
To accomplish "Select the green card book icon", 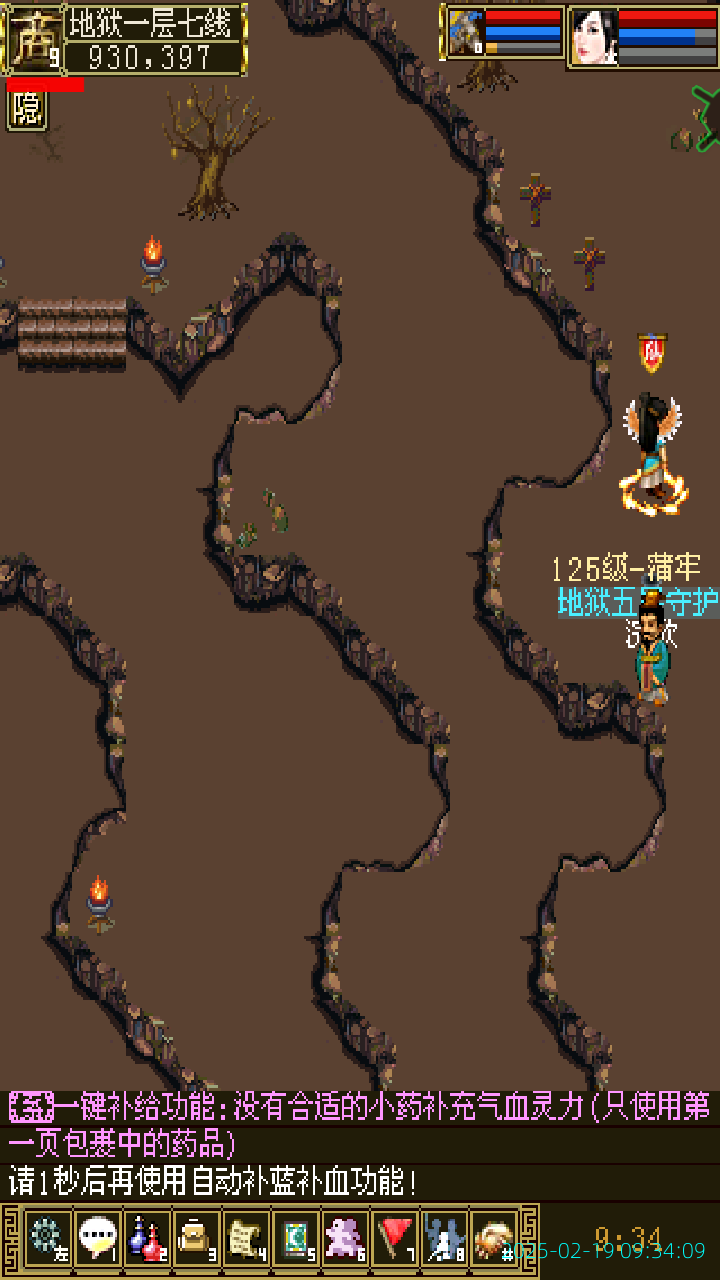I will point(295,1238).
